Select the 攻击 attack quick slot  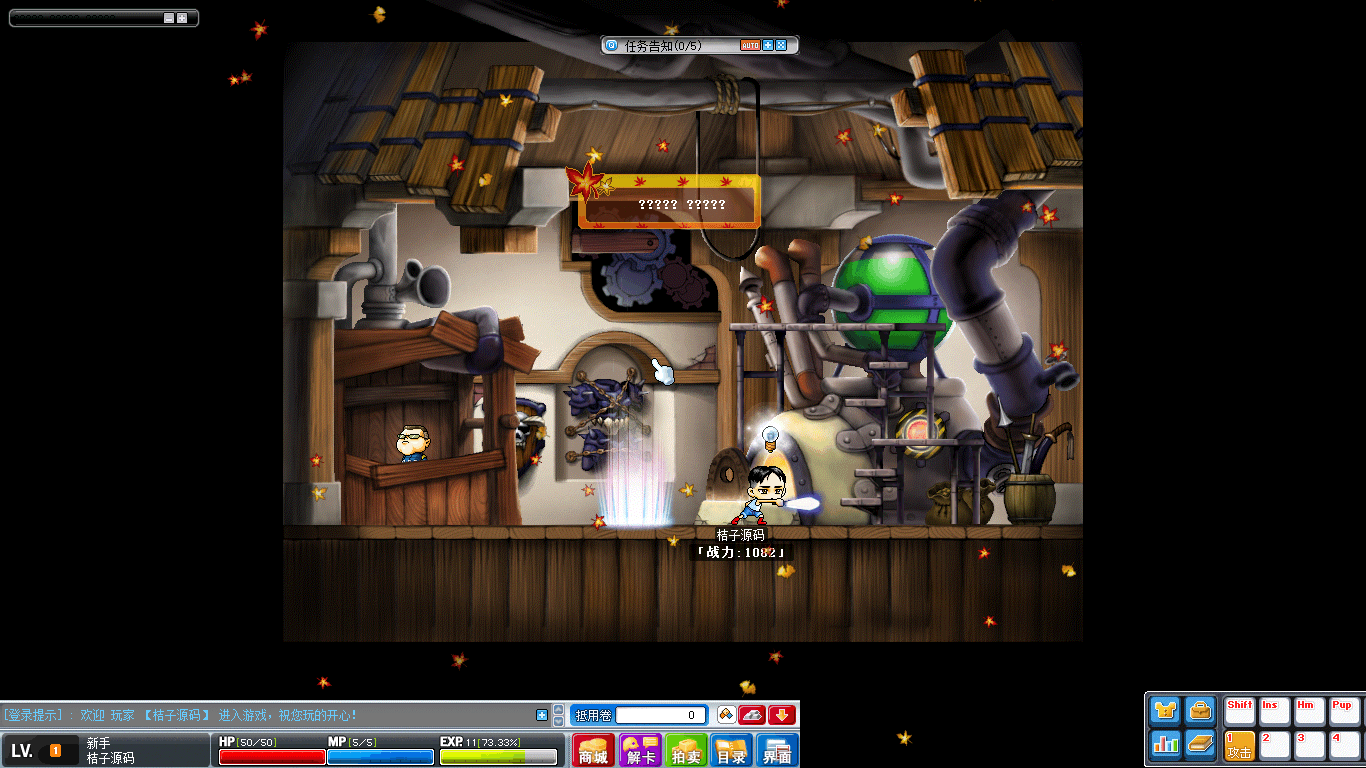(x=1240, y=745)
